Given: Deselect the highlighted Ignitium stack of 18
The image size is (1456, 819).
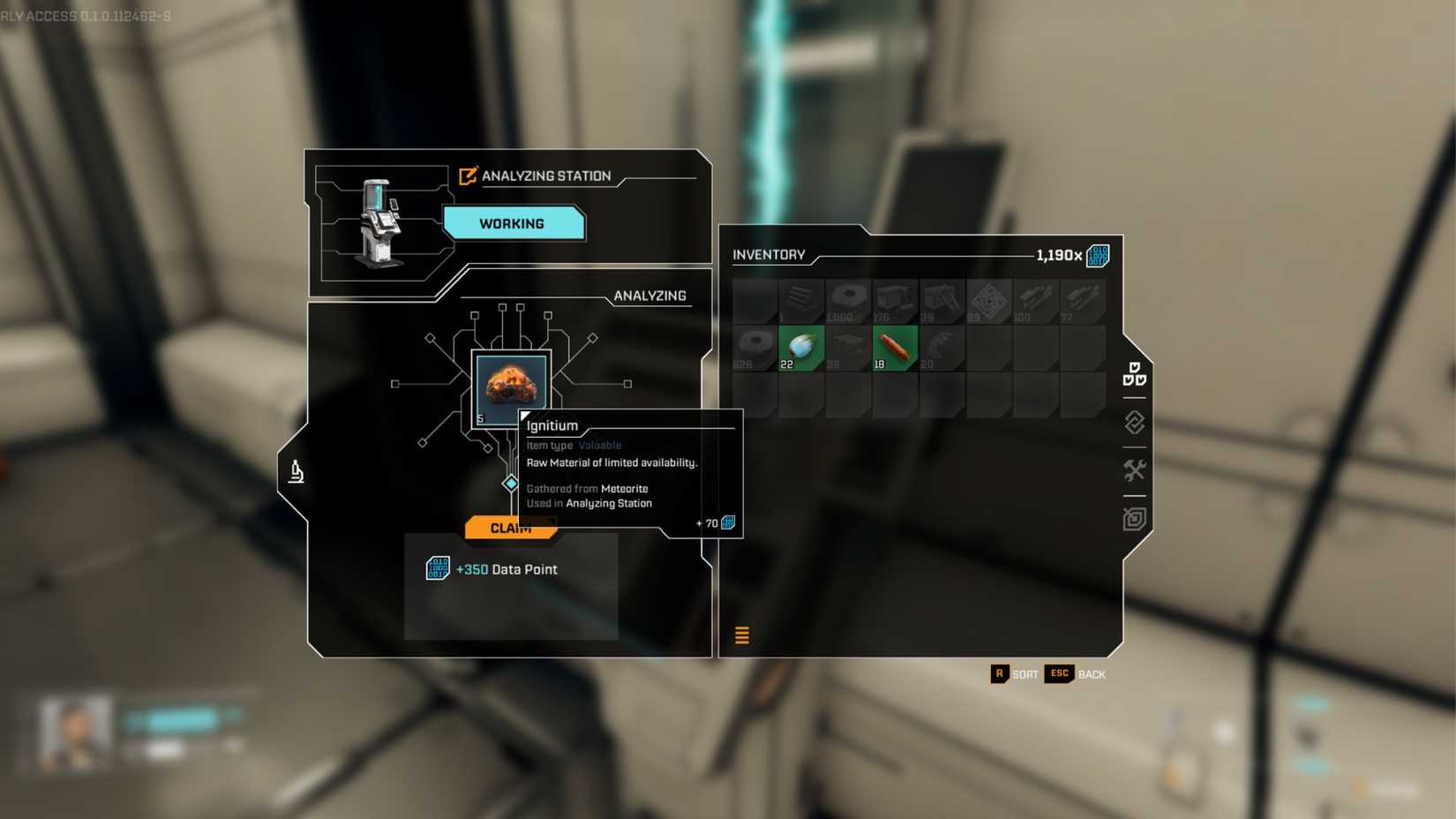Looking at the screenshot, I should [x=894, y=346].
